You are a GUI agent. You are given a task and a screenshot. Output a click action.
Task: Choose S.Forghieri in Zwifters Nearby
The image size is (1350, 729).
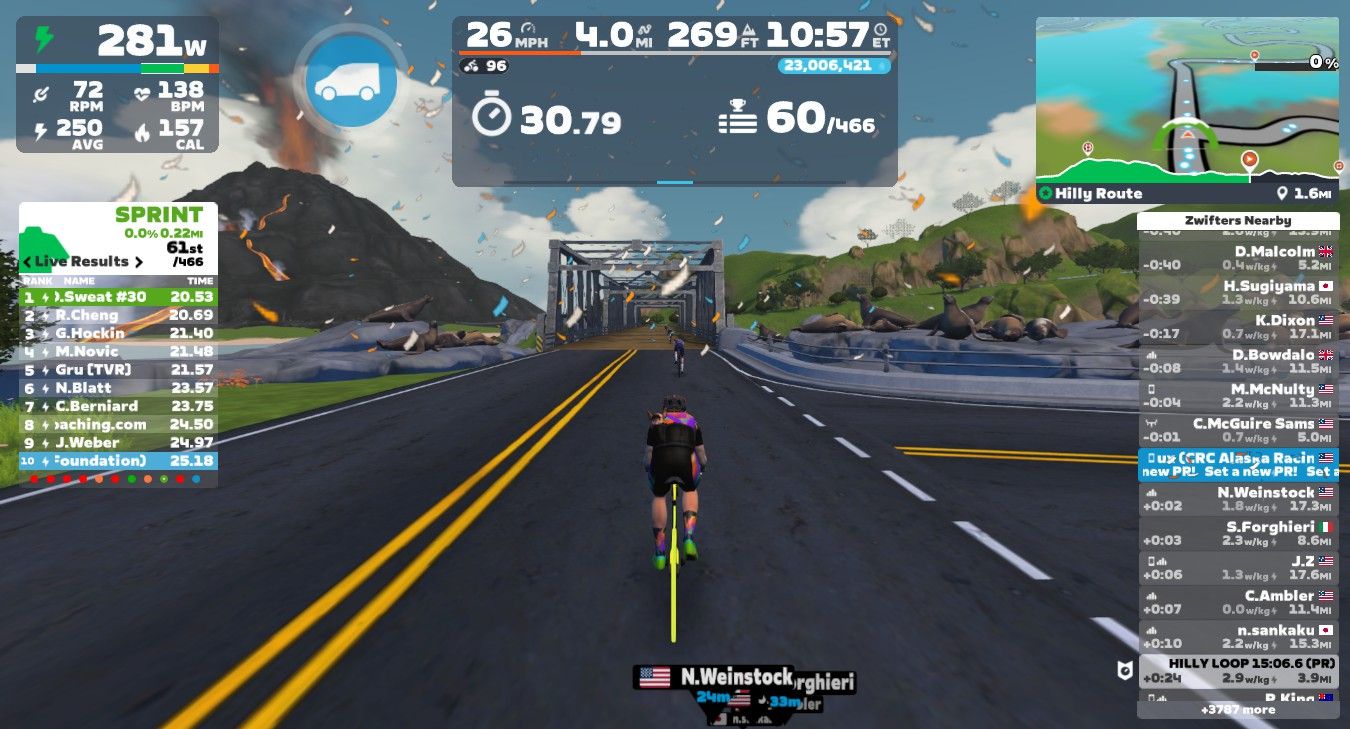1238,533
